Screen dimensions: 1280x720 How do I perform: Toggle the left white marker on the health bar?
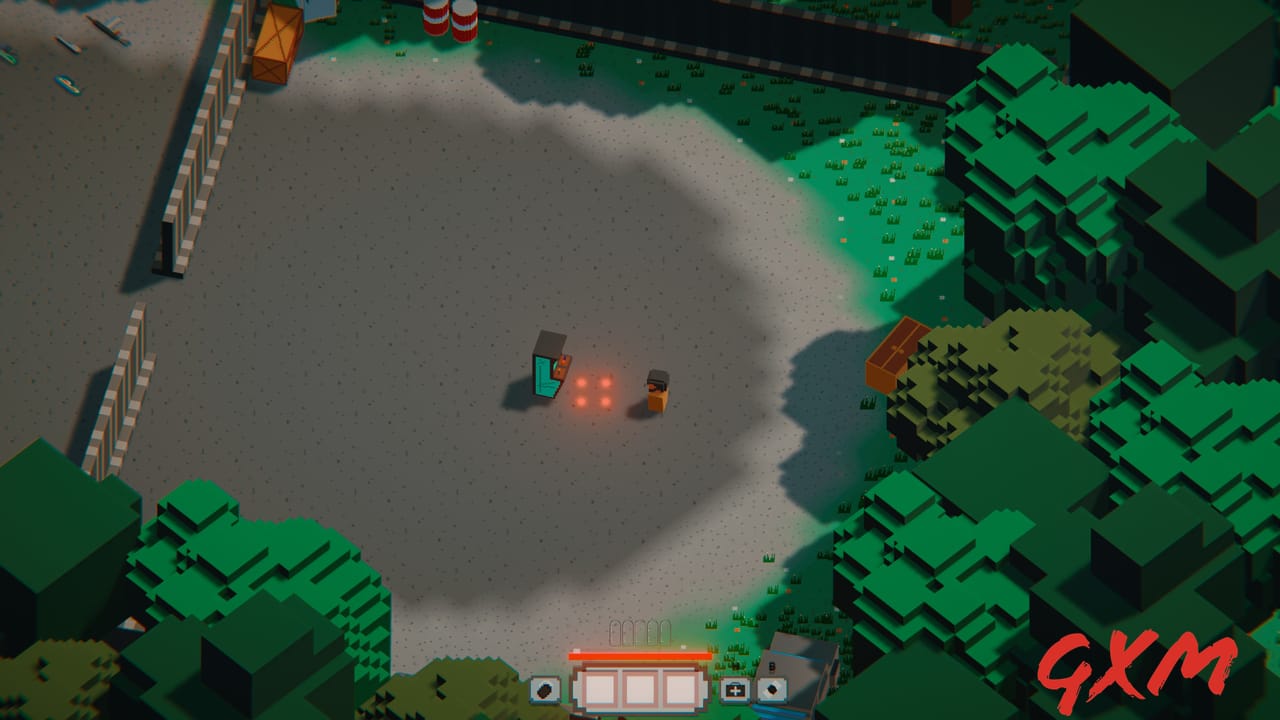click(577, 649)
